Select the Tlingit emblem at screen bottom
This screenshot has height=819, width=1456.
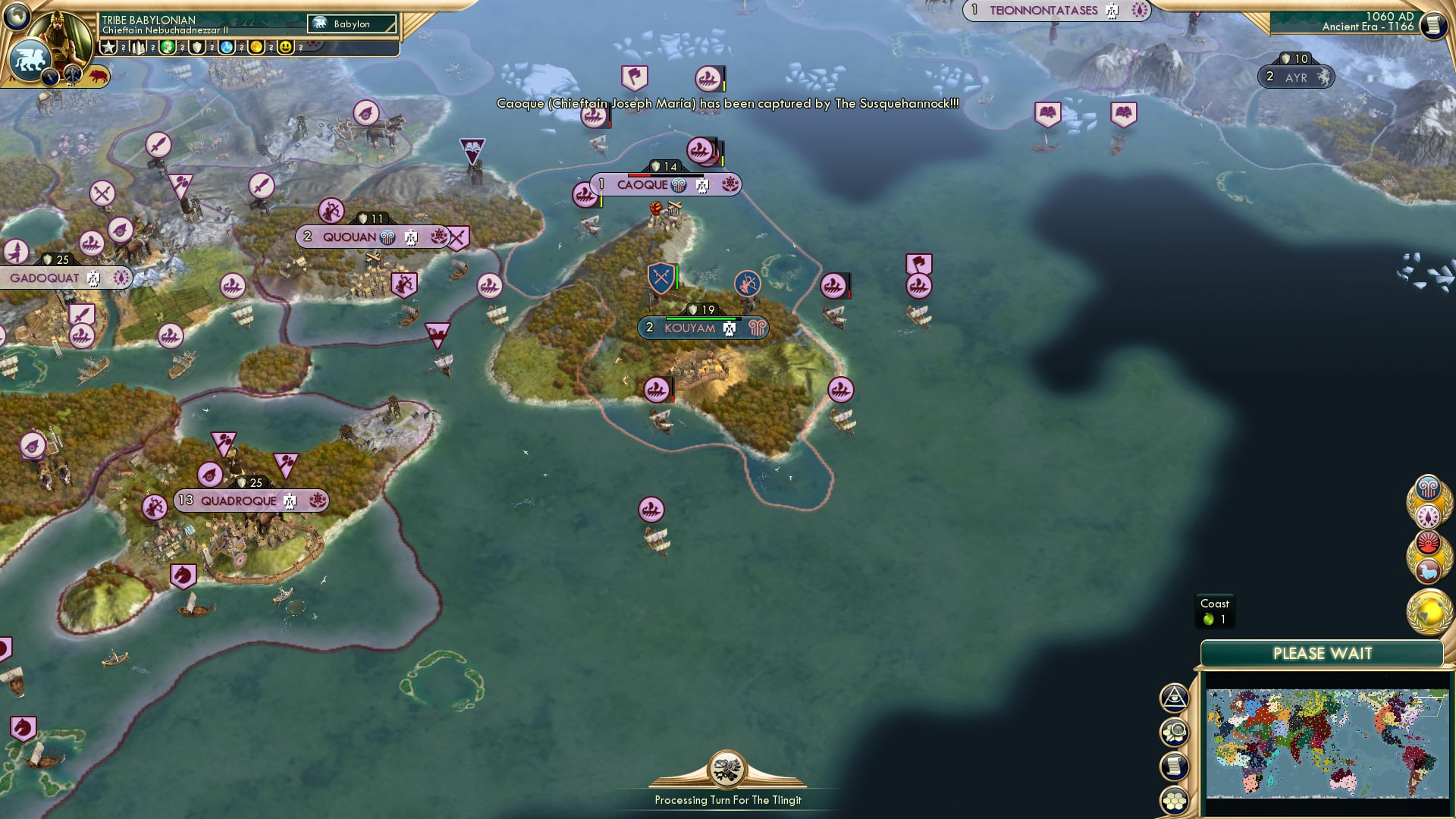726,770
